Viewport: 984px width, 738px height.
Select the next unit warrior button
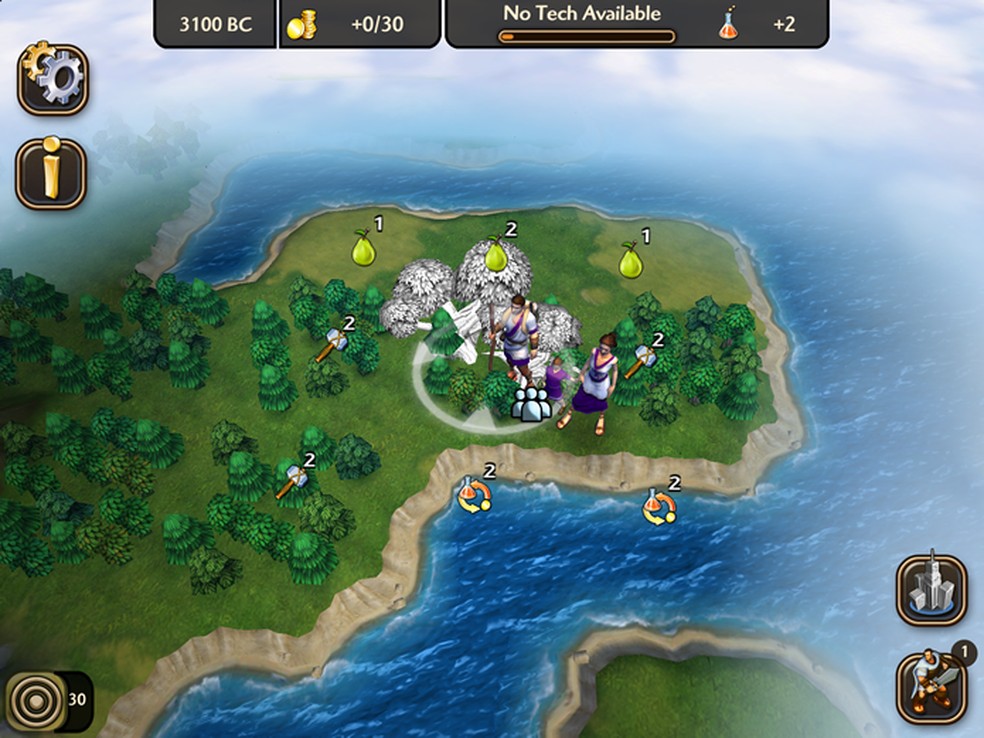tap(931, 687)
